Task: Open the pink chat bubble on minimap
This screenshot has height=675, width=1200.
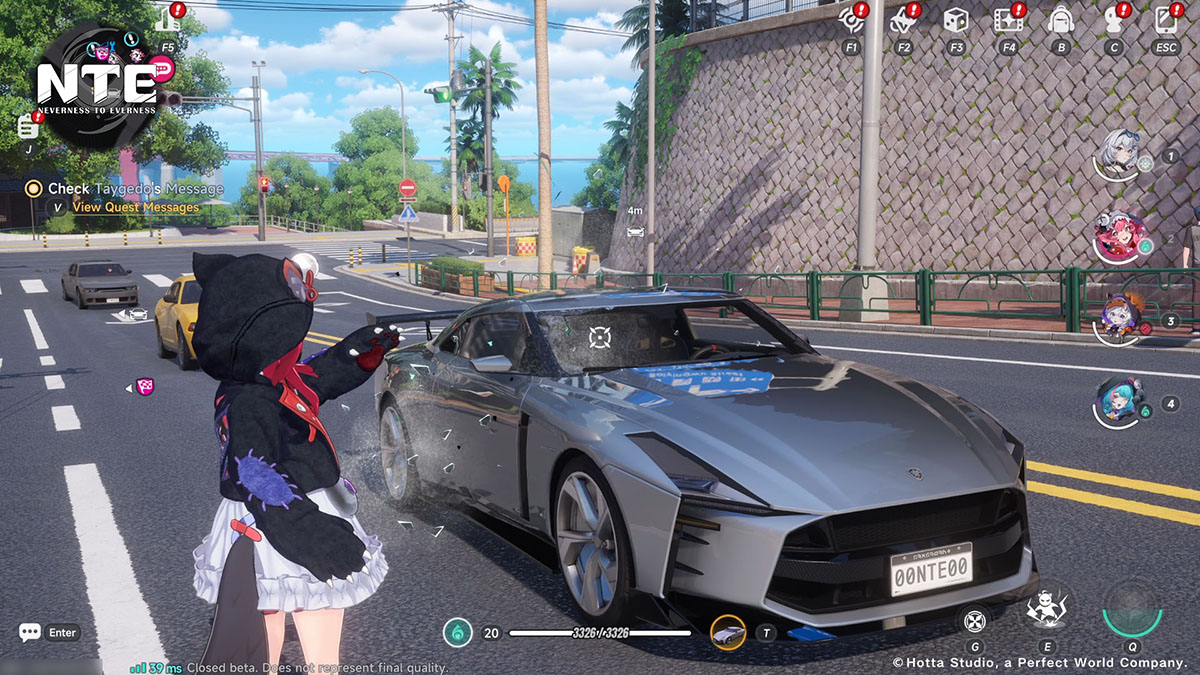Action: 162,67
